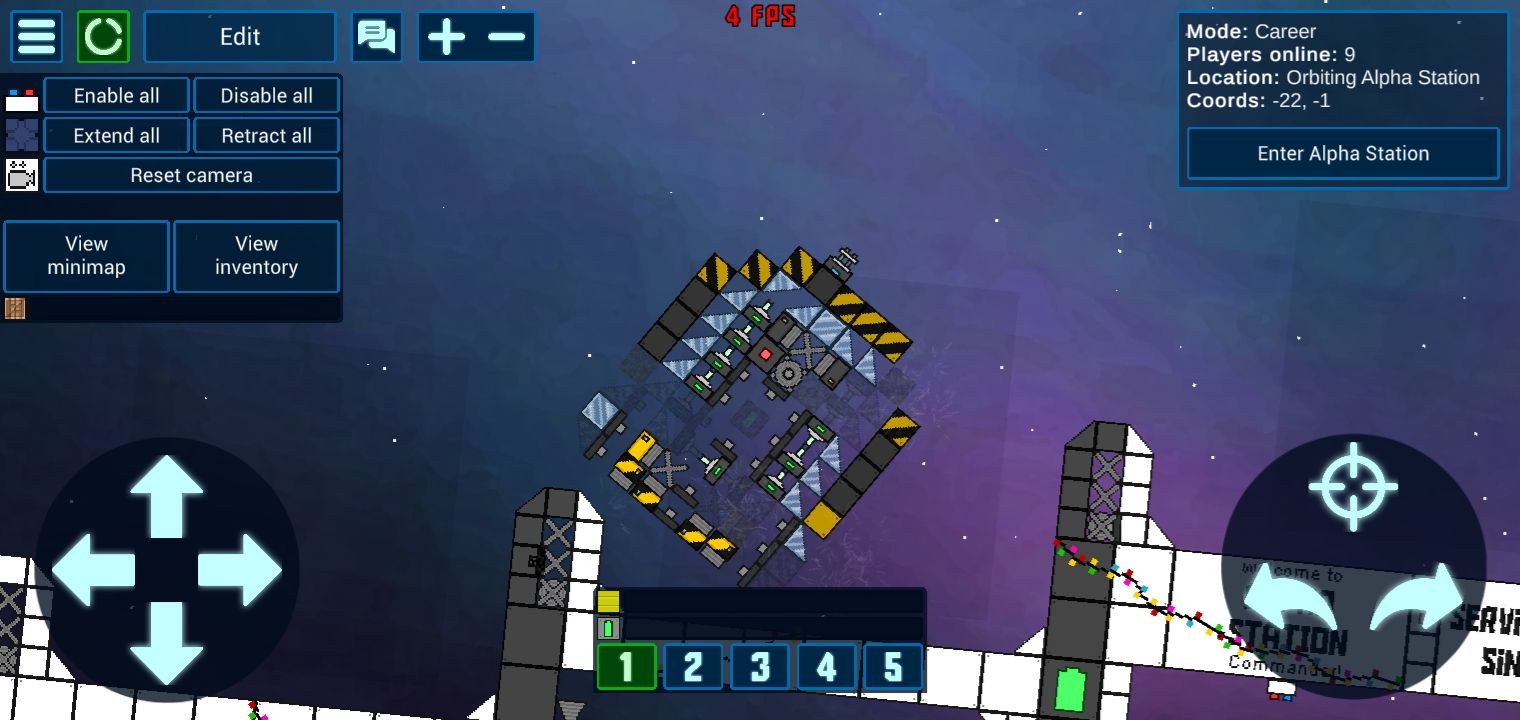This screenshot has height=720, width=1520.
Task: Reset the camera view
Action: point(191,176)
